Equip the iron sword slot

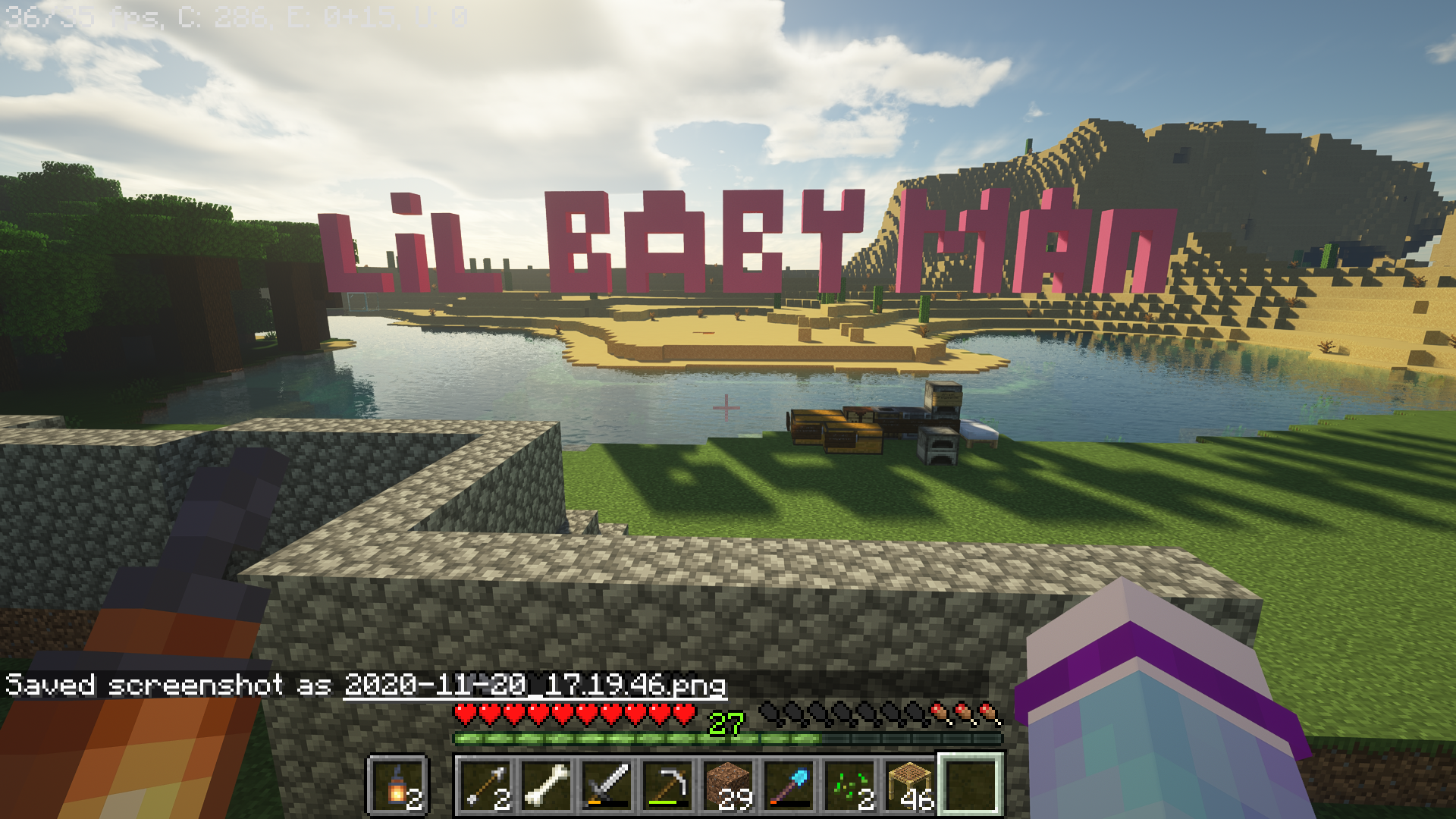click(607, 785)
